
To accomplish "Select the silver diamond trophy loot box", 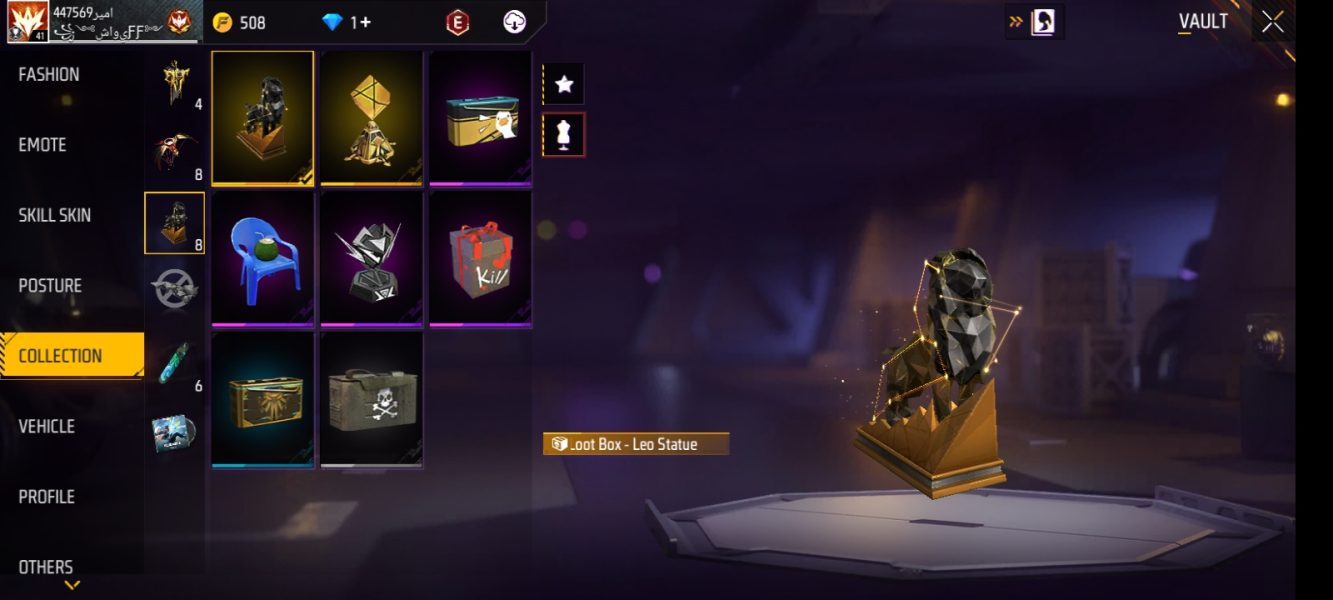I will pos(371,259).
